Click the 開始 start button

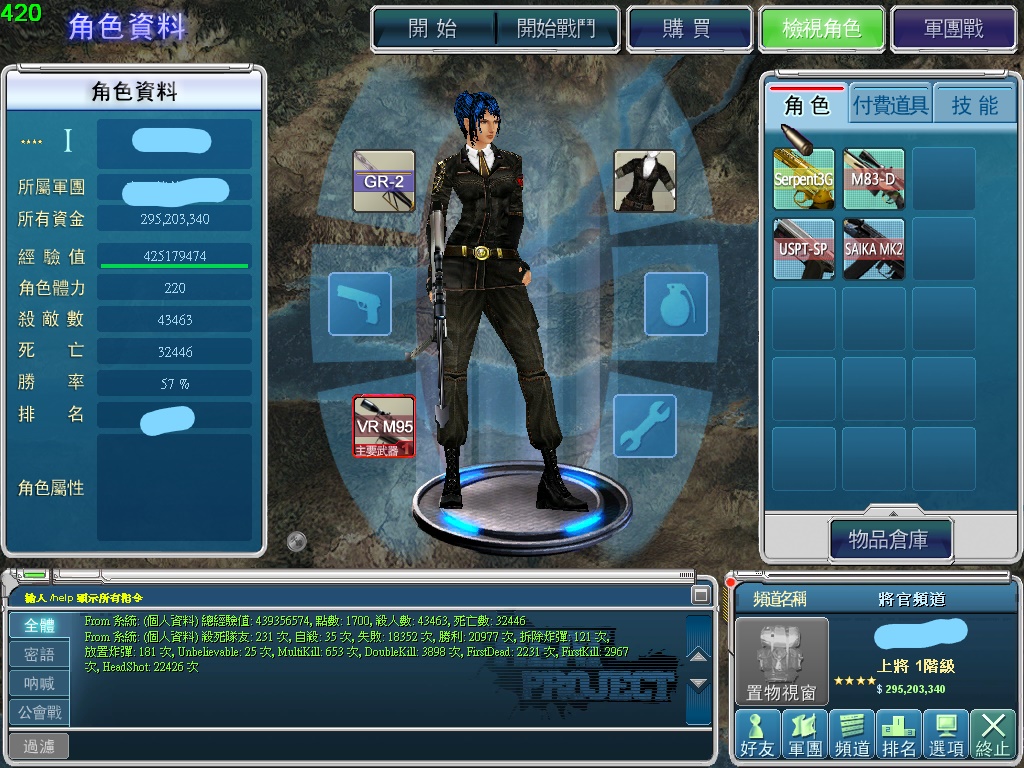(x=433, y=28)
